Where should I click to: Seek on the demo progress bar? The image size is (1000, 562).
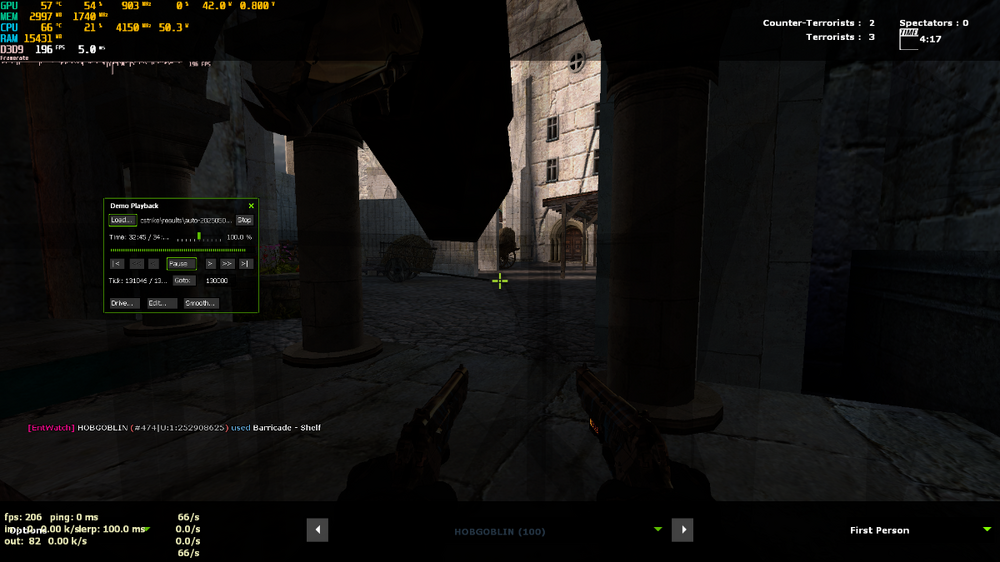pyautogui.click(x=180, y=250)
